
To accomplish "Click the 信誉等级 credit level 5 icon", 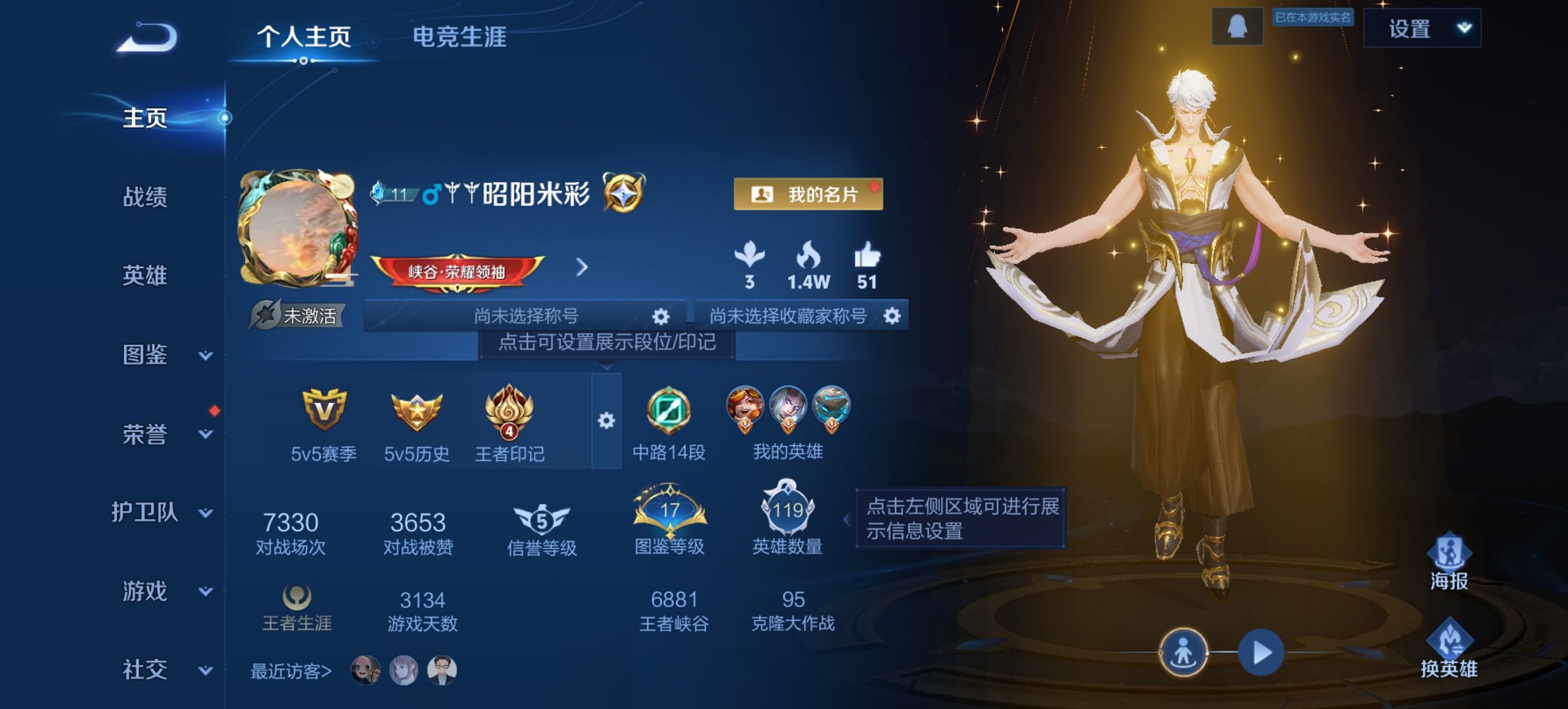I will point(540,520).
